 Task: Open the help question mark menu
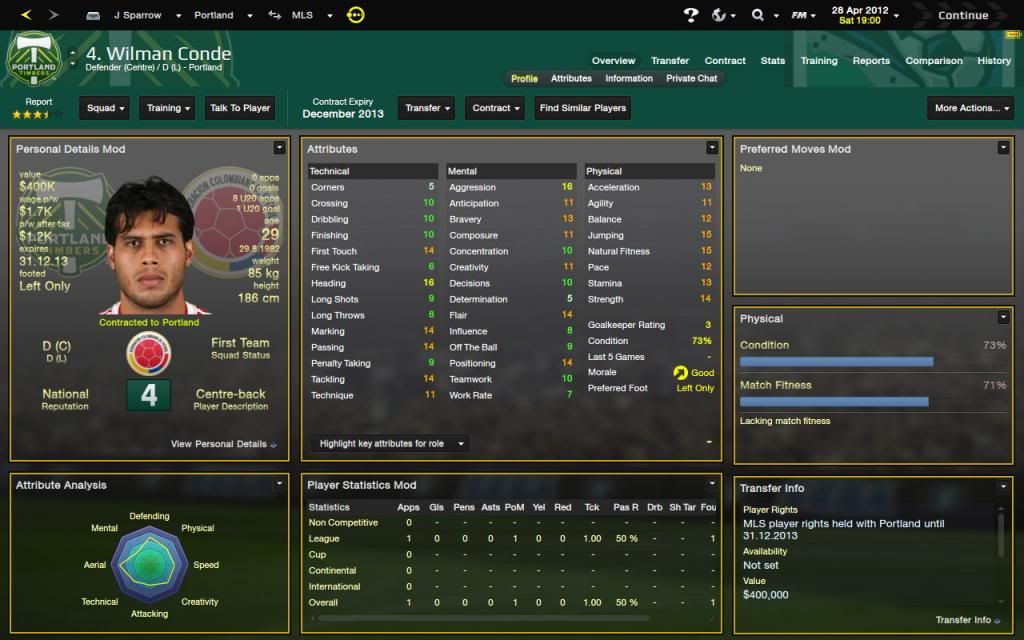coord(691,15)
